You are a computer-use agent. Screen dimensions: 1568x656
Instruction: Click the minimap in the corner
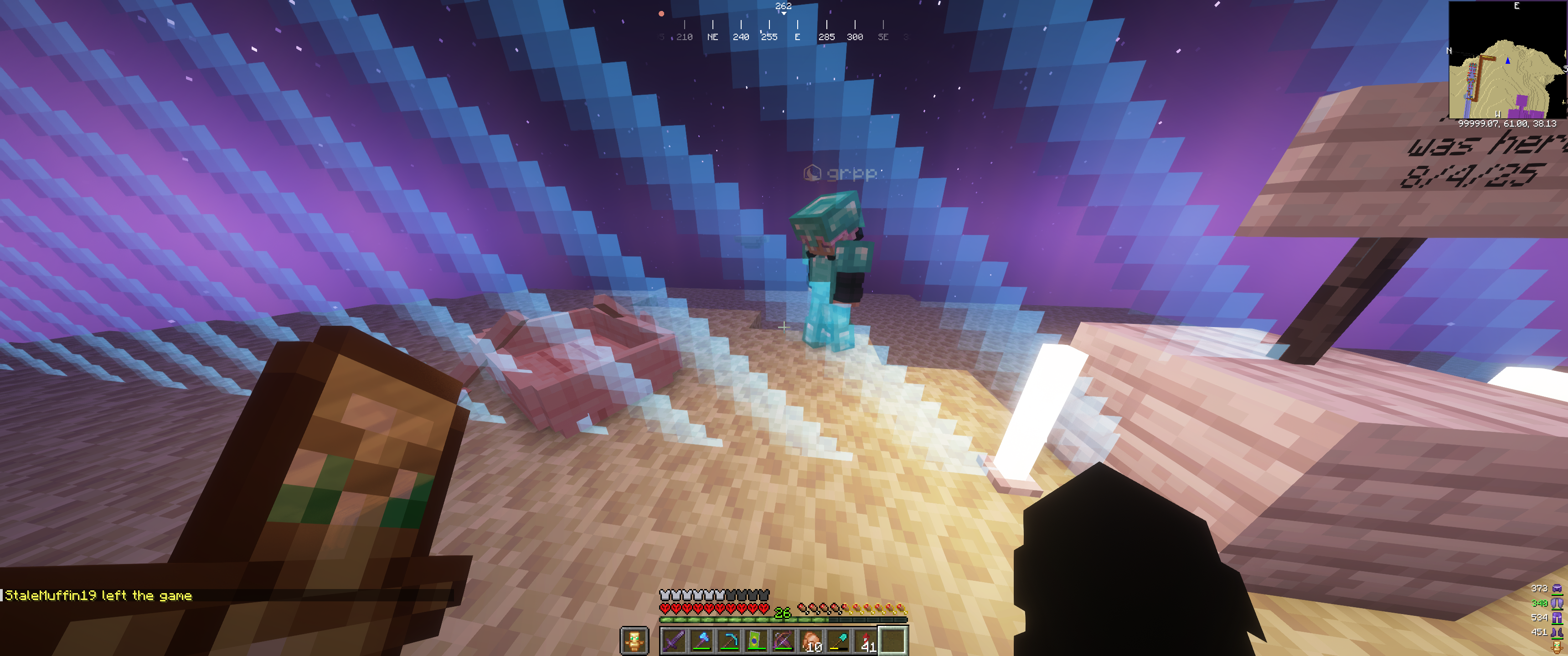click(x=1507, y=60)
